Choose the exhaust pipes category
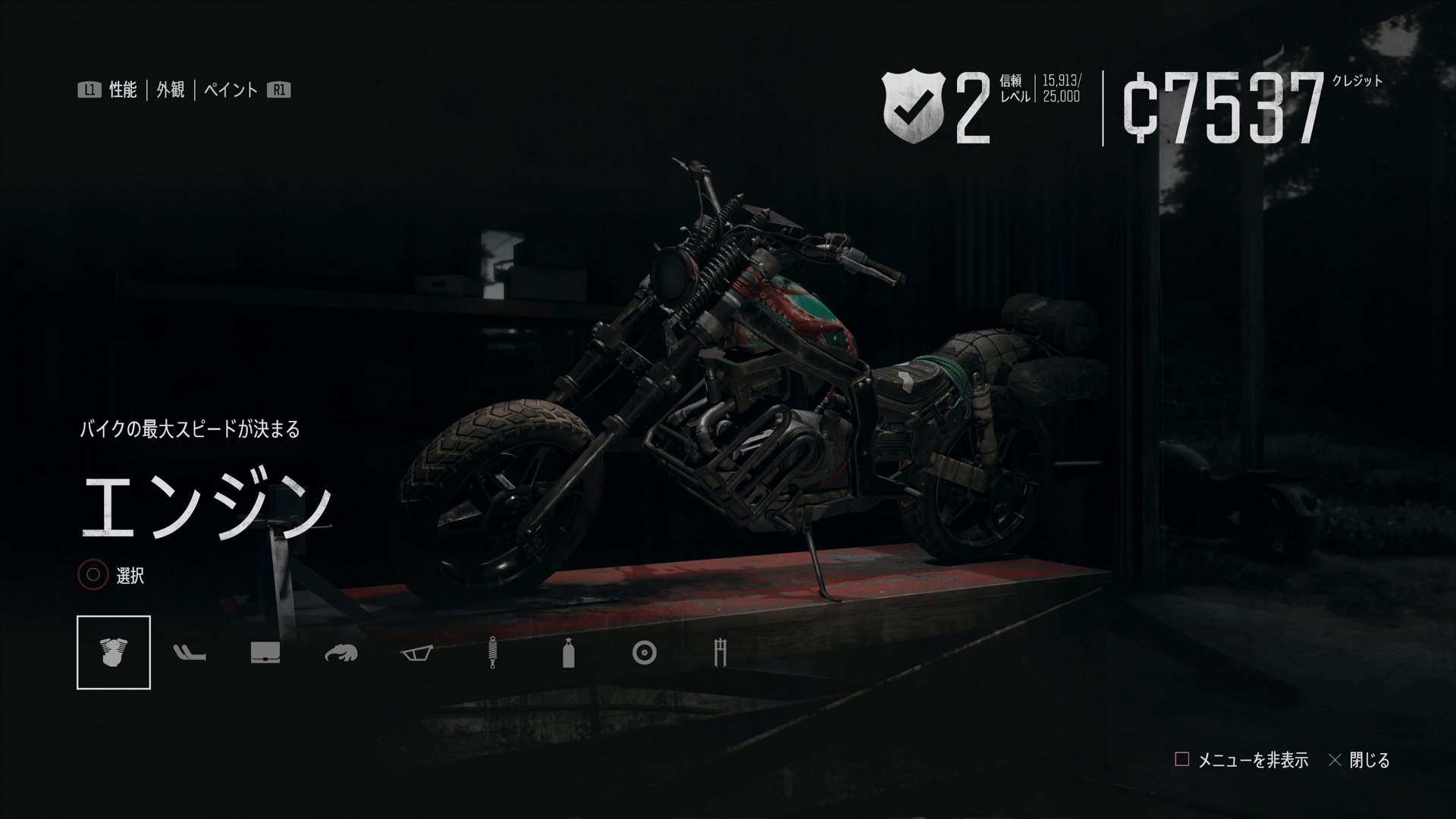Screen dimensions: 1456x819 pos(190,653)
